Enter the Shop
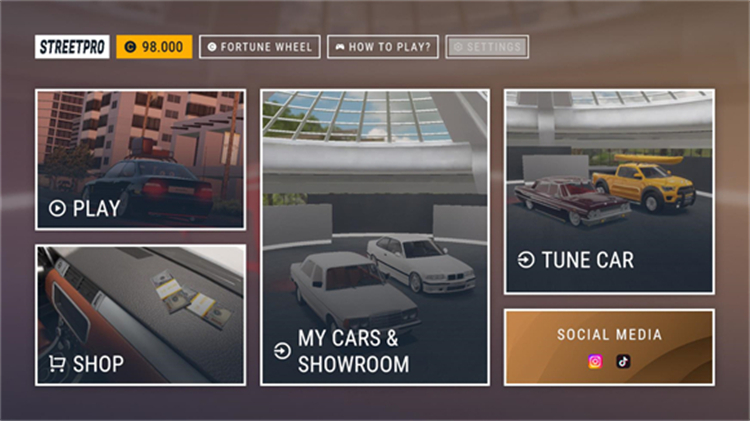 click(x=141, y=315)
